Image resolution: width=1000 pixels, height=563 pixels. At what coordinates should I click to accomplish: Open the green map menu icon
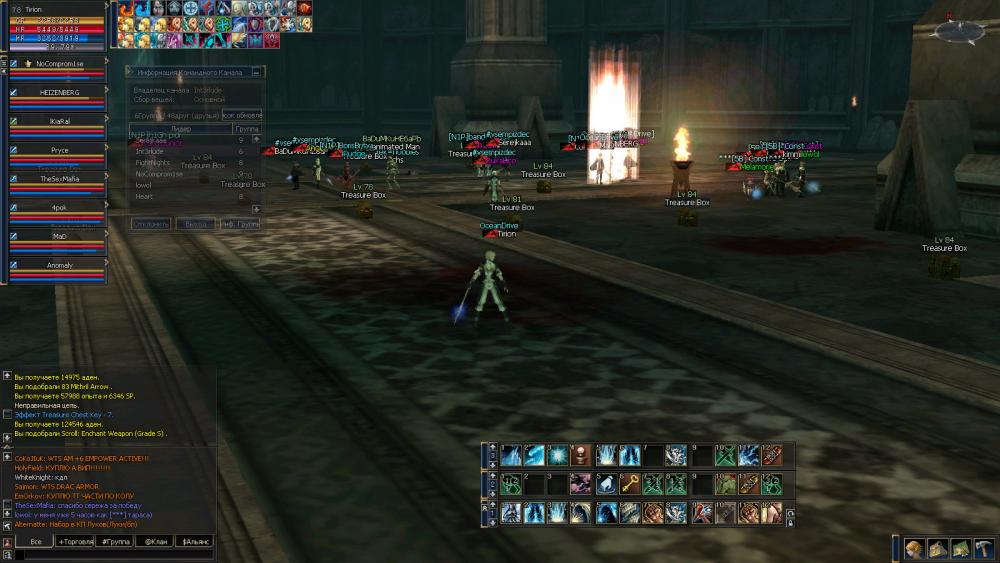[x=960, y=549]
